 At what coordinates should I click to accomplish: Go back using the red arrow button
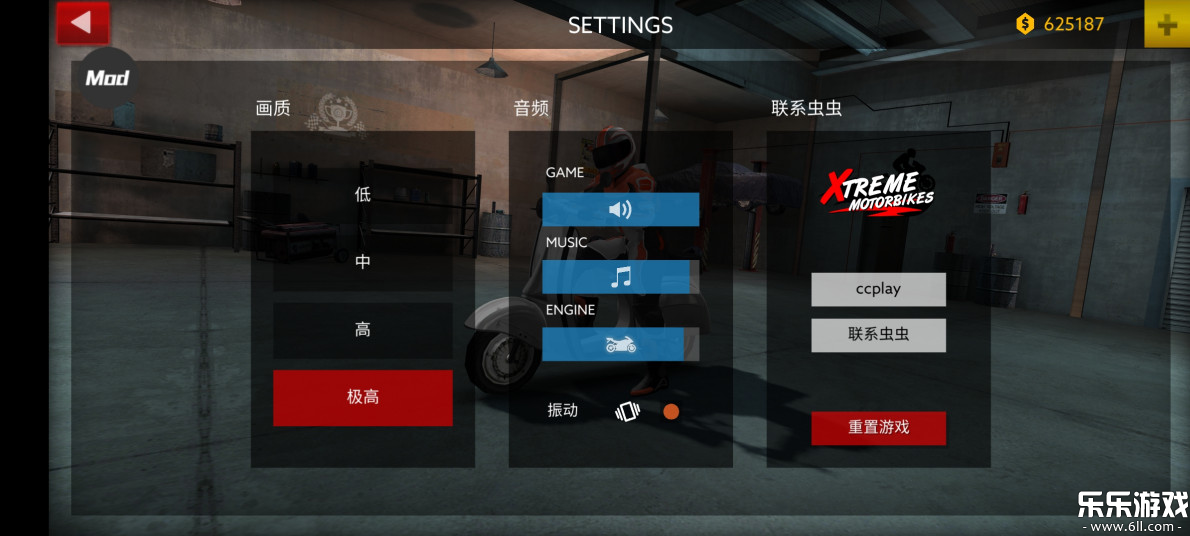tap(82, 23)
